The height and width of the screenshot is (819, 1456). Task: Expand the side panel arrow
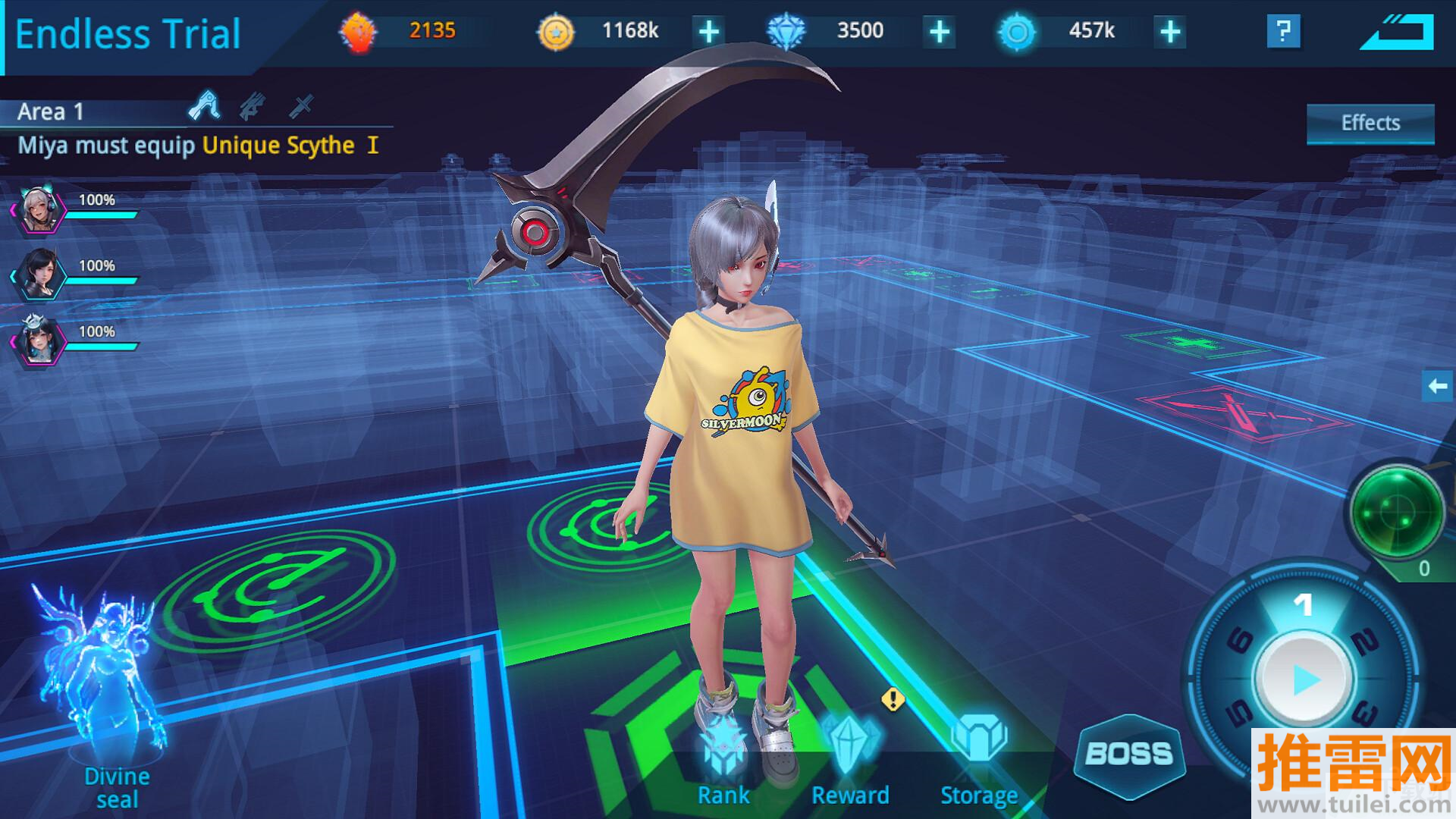[1438, 387]
